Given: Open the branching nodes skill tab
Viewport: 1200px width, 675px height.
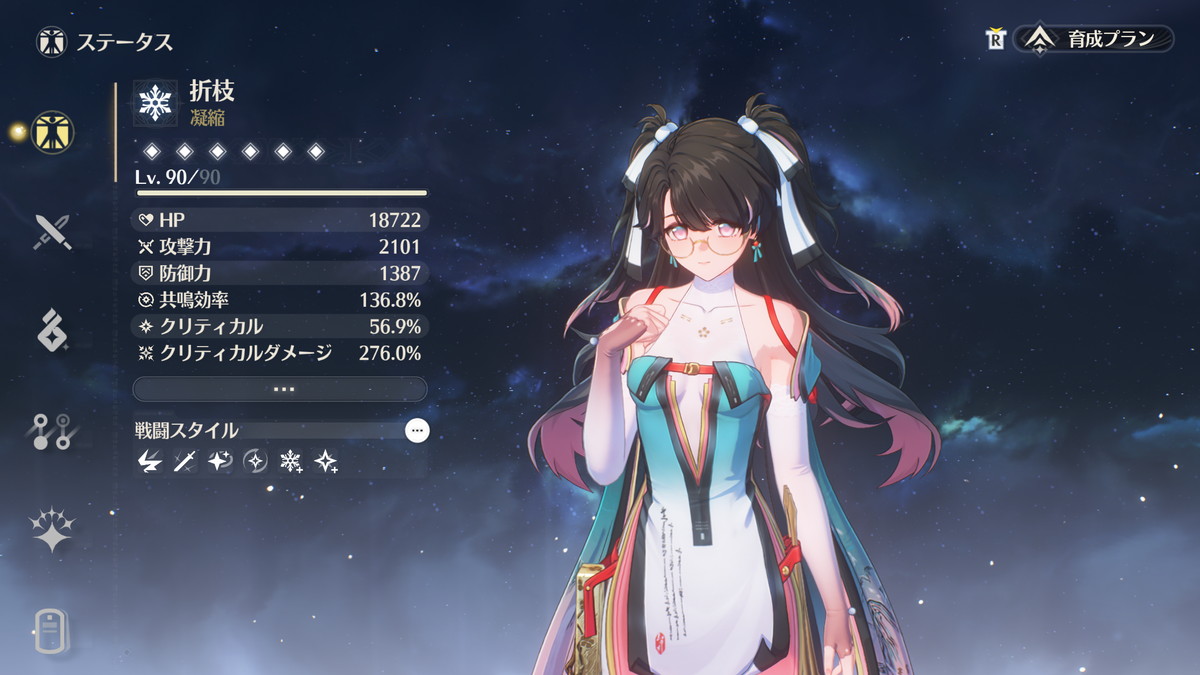Looking at the screenshot, I should (51, 430).
